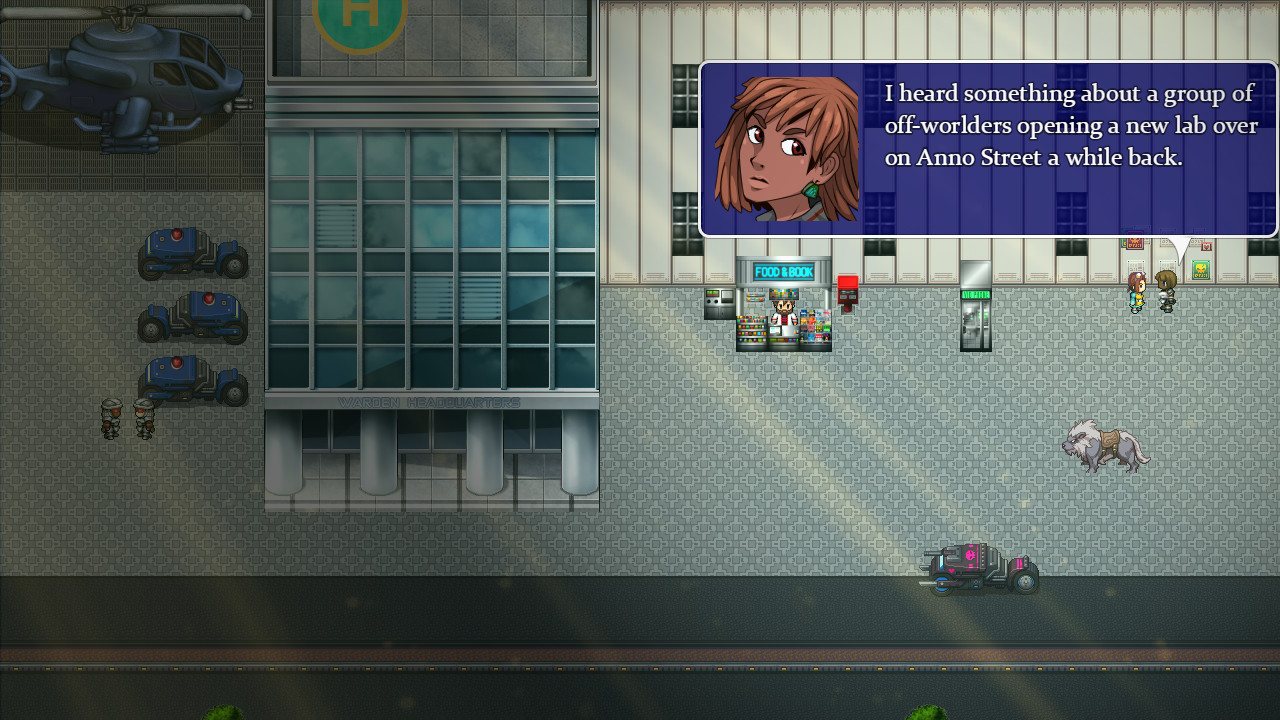Select the green skull poster near the NPCs
Viewport: 1280px width, 720px height.
click(x=1199, y=269)
